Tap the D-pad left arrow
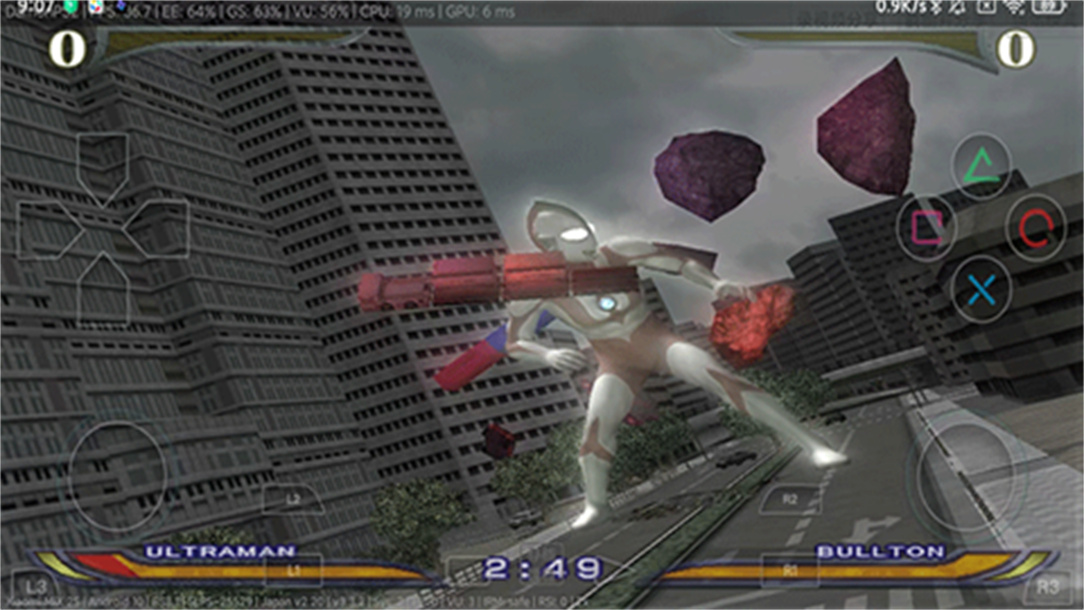 [x=48, y=229]
